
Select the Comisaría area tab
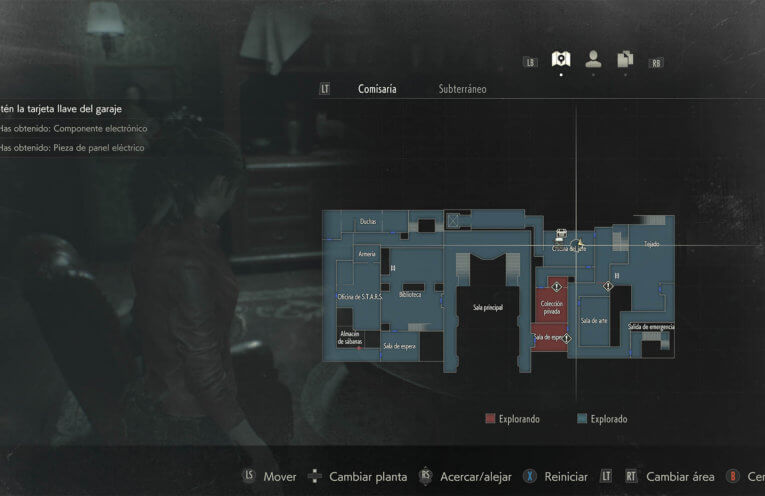click(x=377, y=89)
